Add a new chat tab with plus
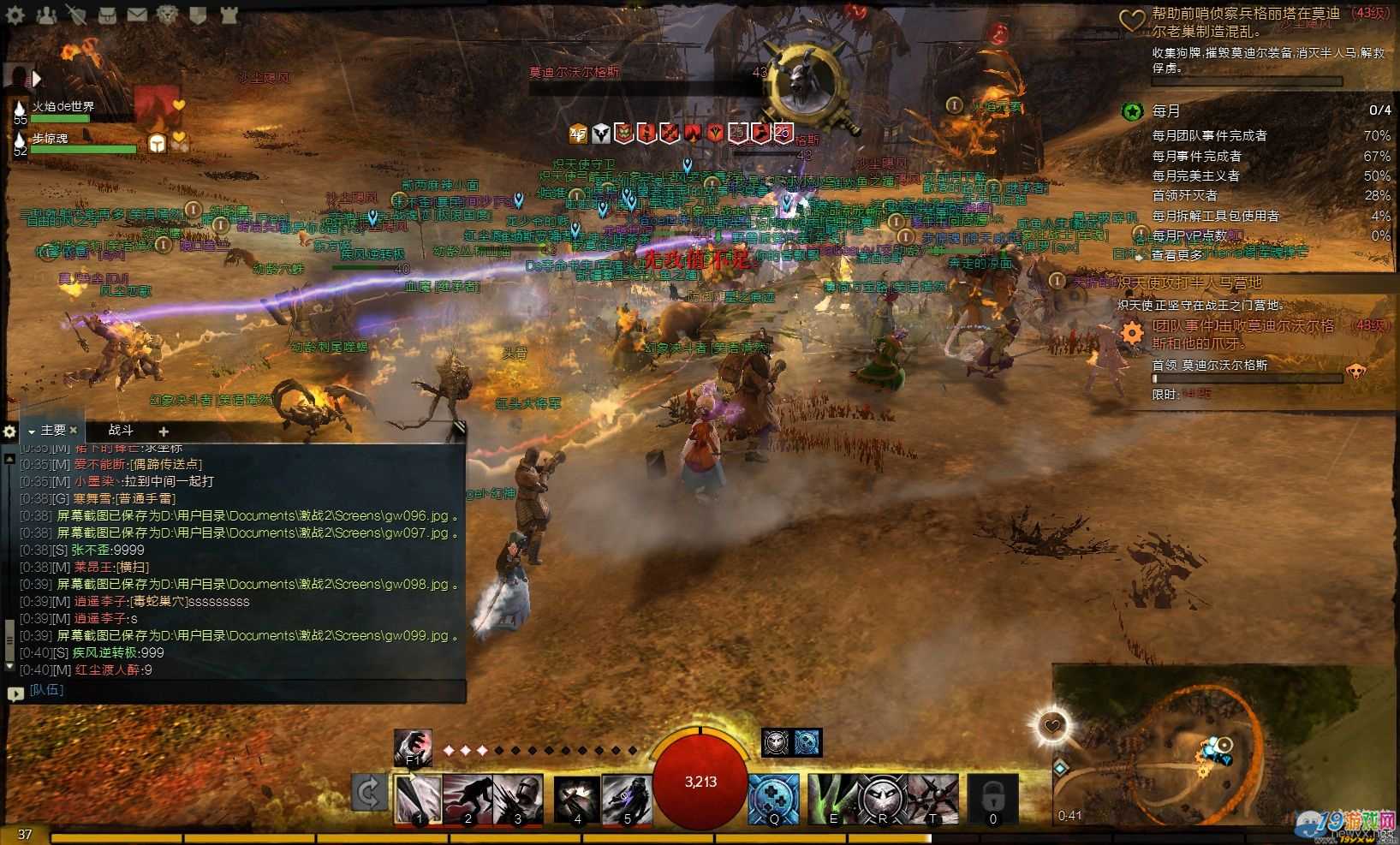 click(164, 431)
